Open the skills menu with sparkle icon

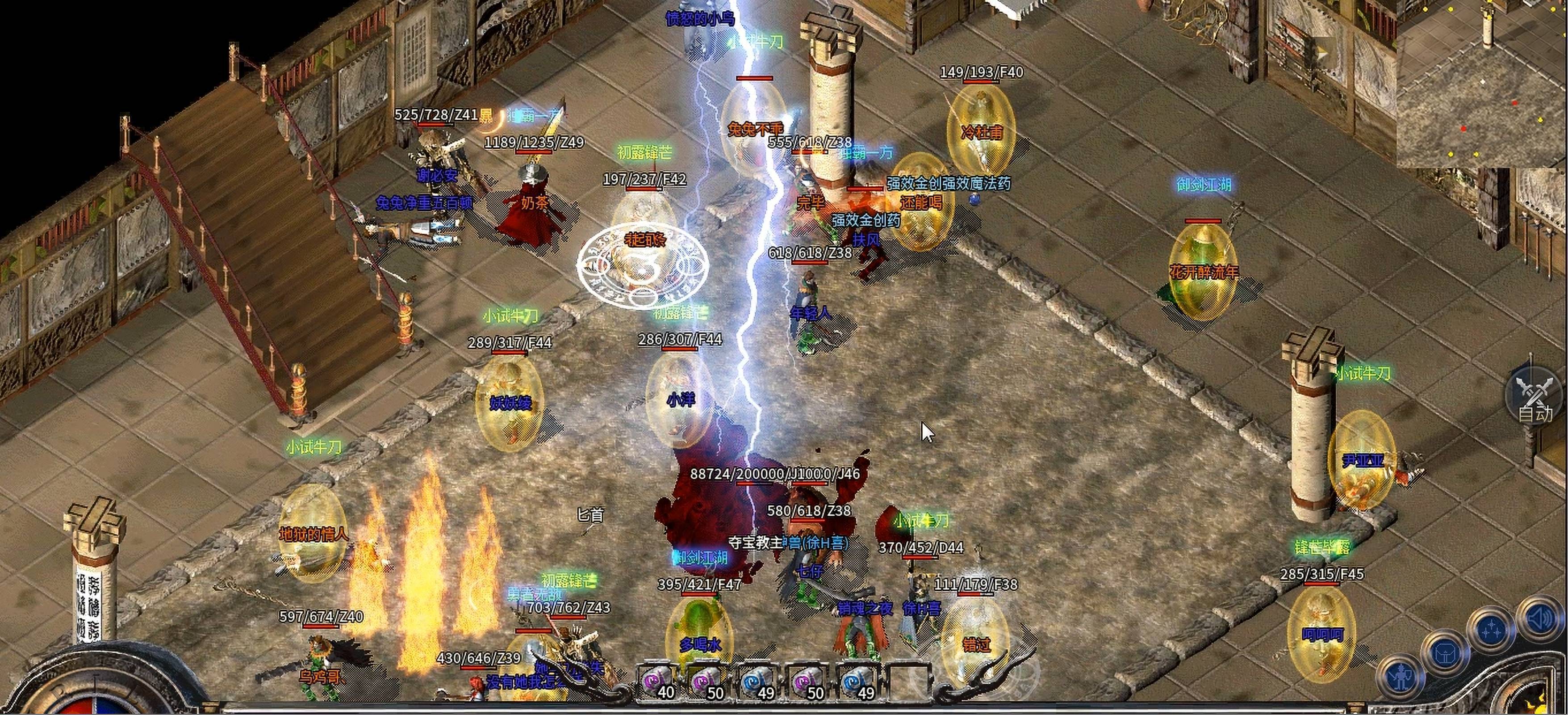(x=1491, y=631)
